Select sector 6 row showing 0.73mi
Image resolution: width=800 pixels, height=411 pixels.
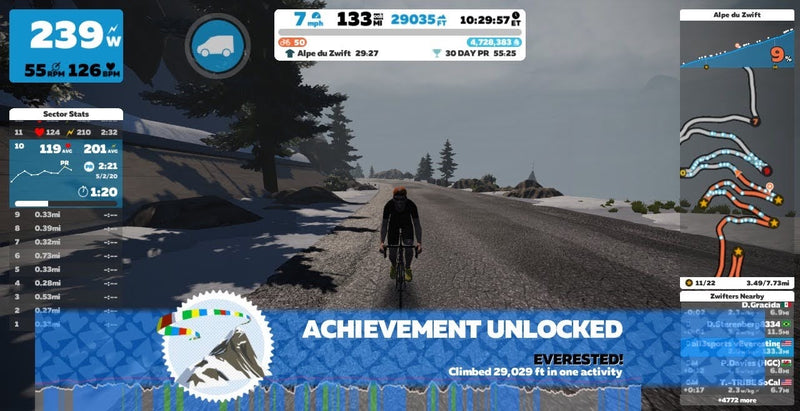(66, 256)
